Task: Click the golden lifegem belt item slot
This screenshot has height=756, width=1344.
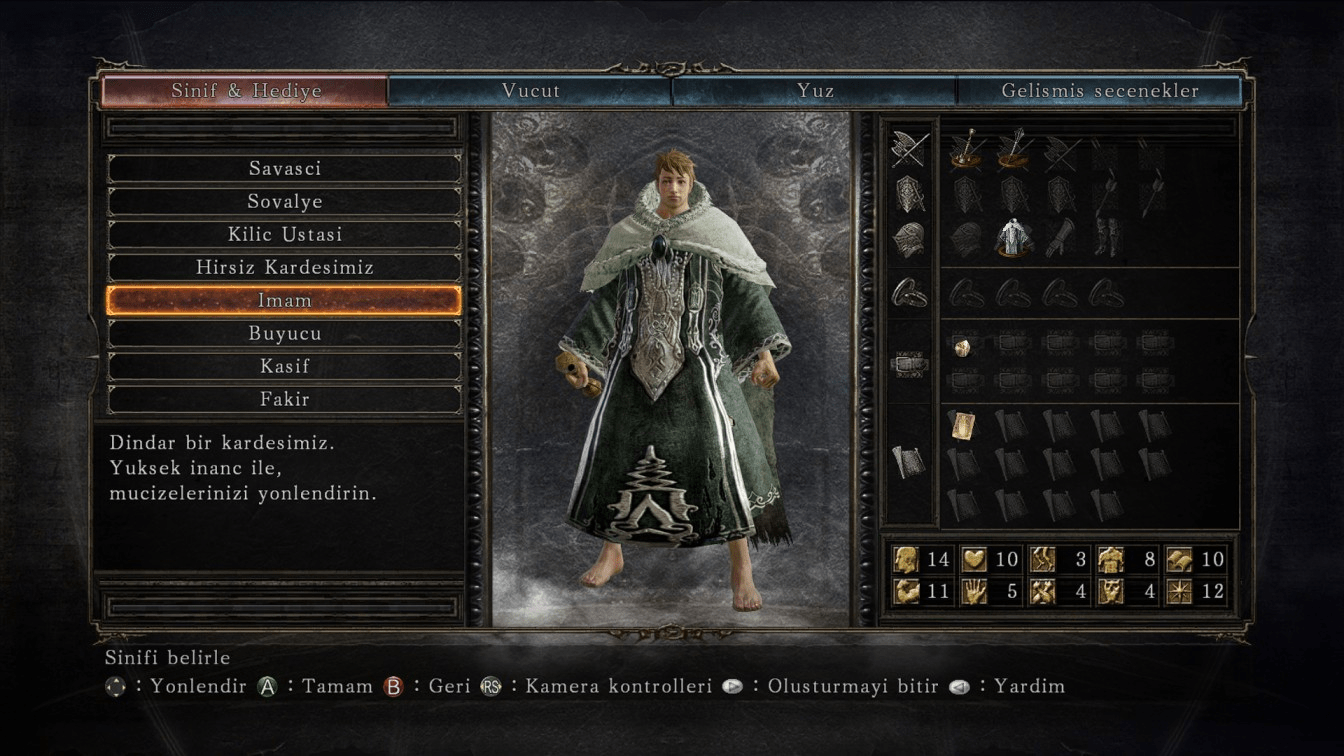Action: 963,347
